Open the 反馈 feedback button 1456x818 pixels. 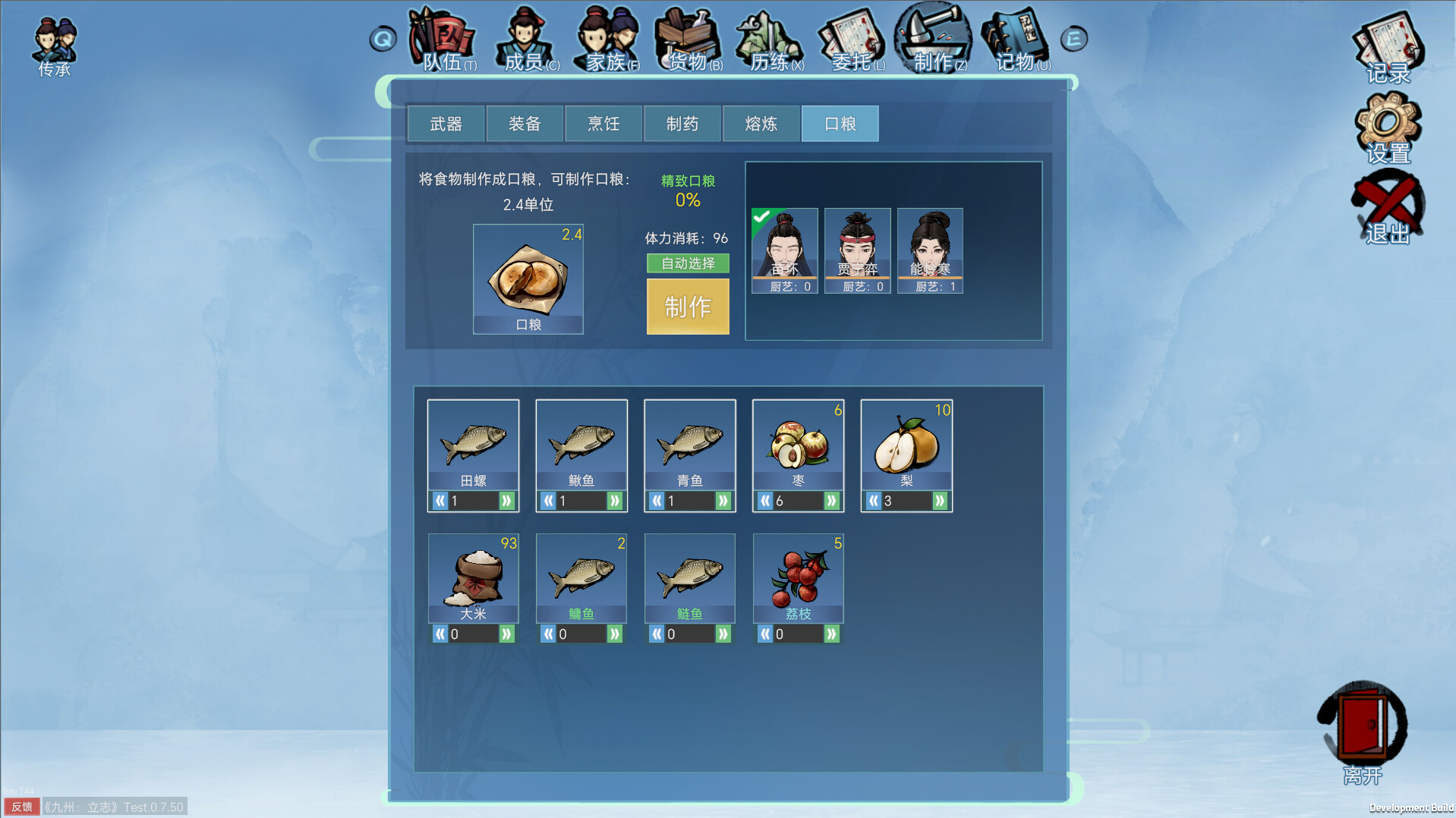21,807
